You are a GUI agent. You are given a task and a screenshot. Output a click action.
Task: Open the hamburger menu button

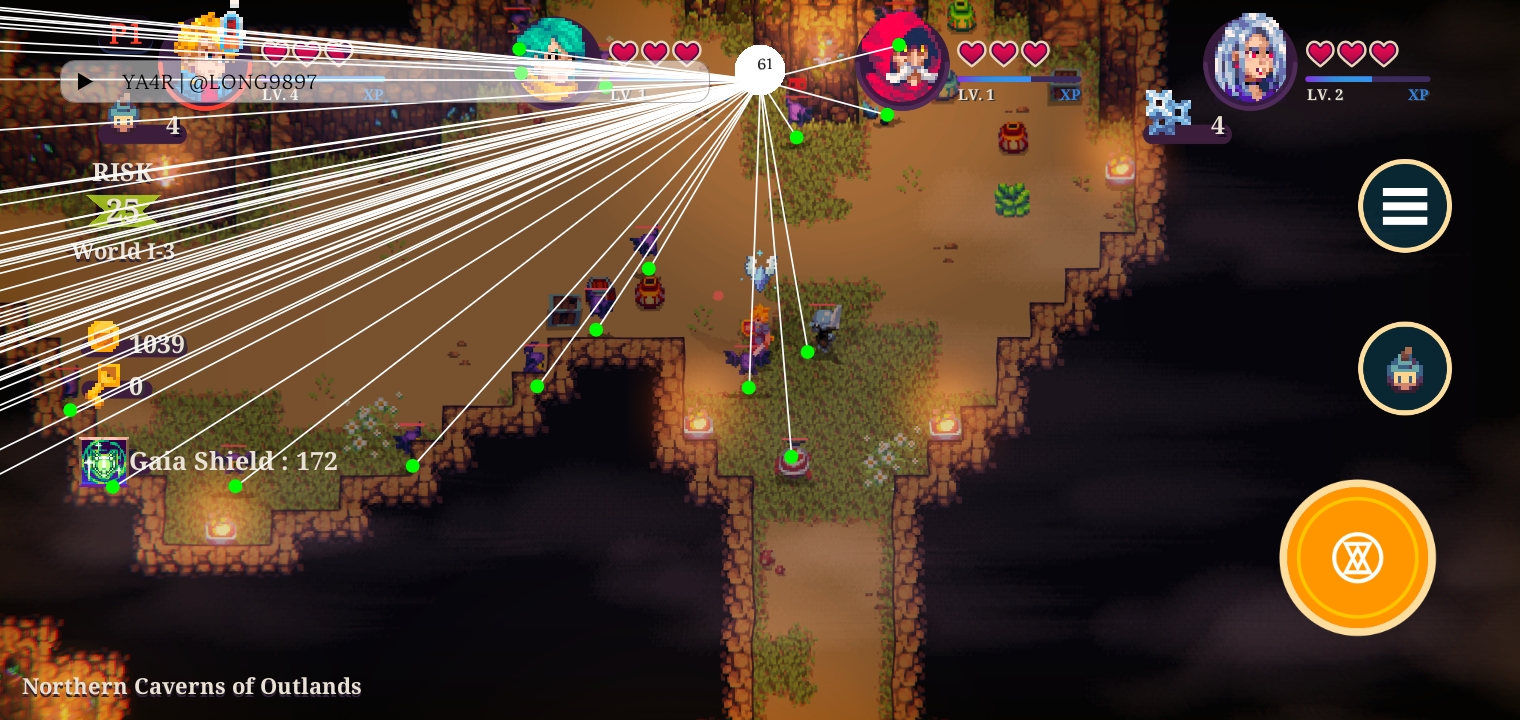point(1404,206)
